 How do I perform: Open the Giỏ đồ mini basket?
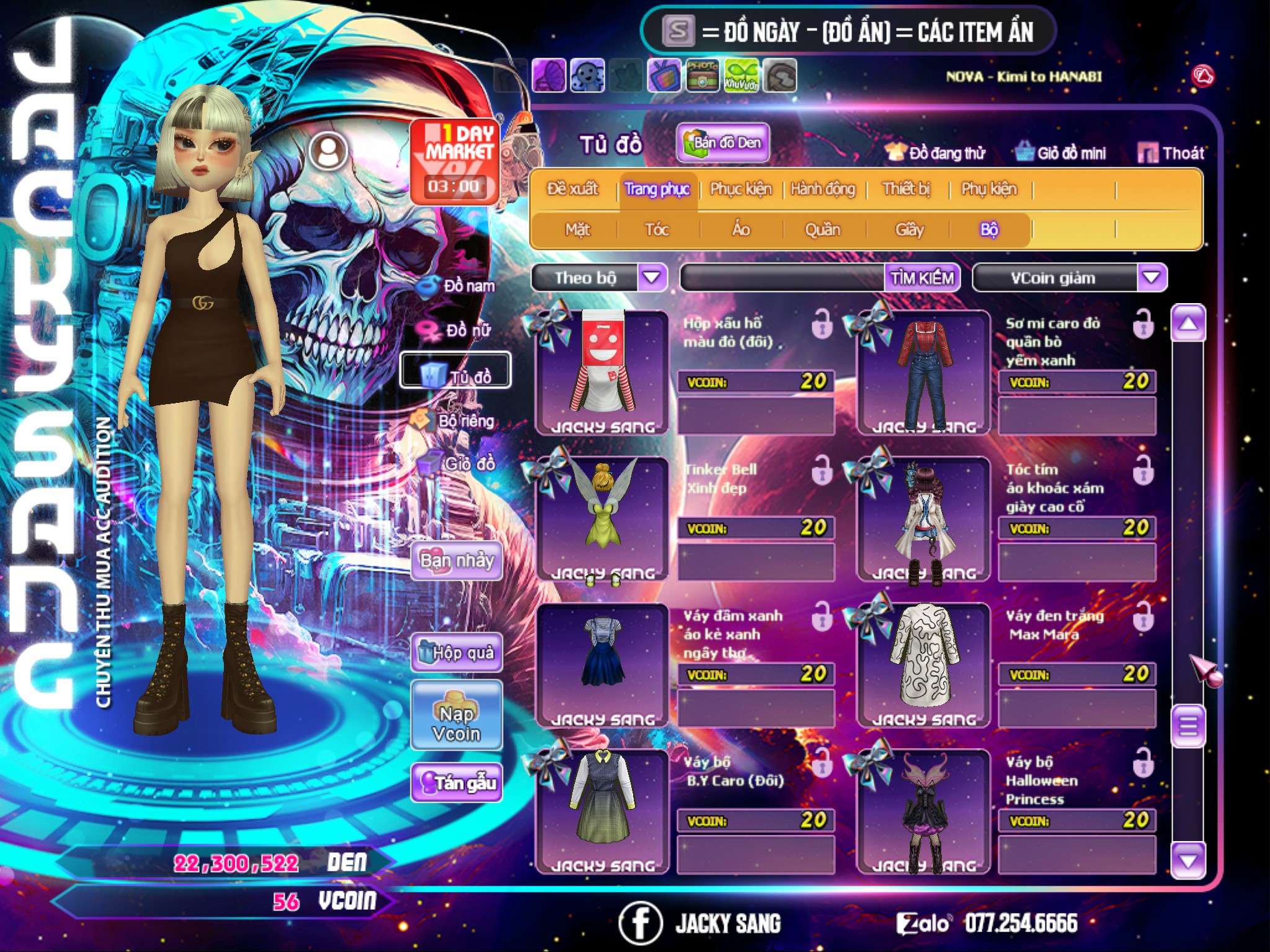(x=1061, y=153)
